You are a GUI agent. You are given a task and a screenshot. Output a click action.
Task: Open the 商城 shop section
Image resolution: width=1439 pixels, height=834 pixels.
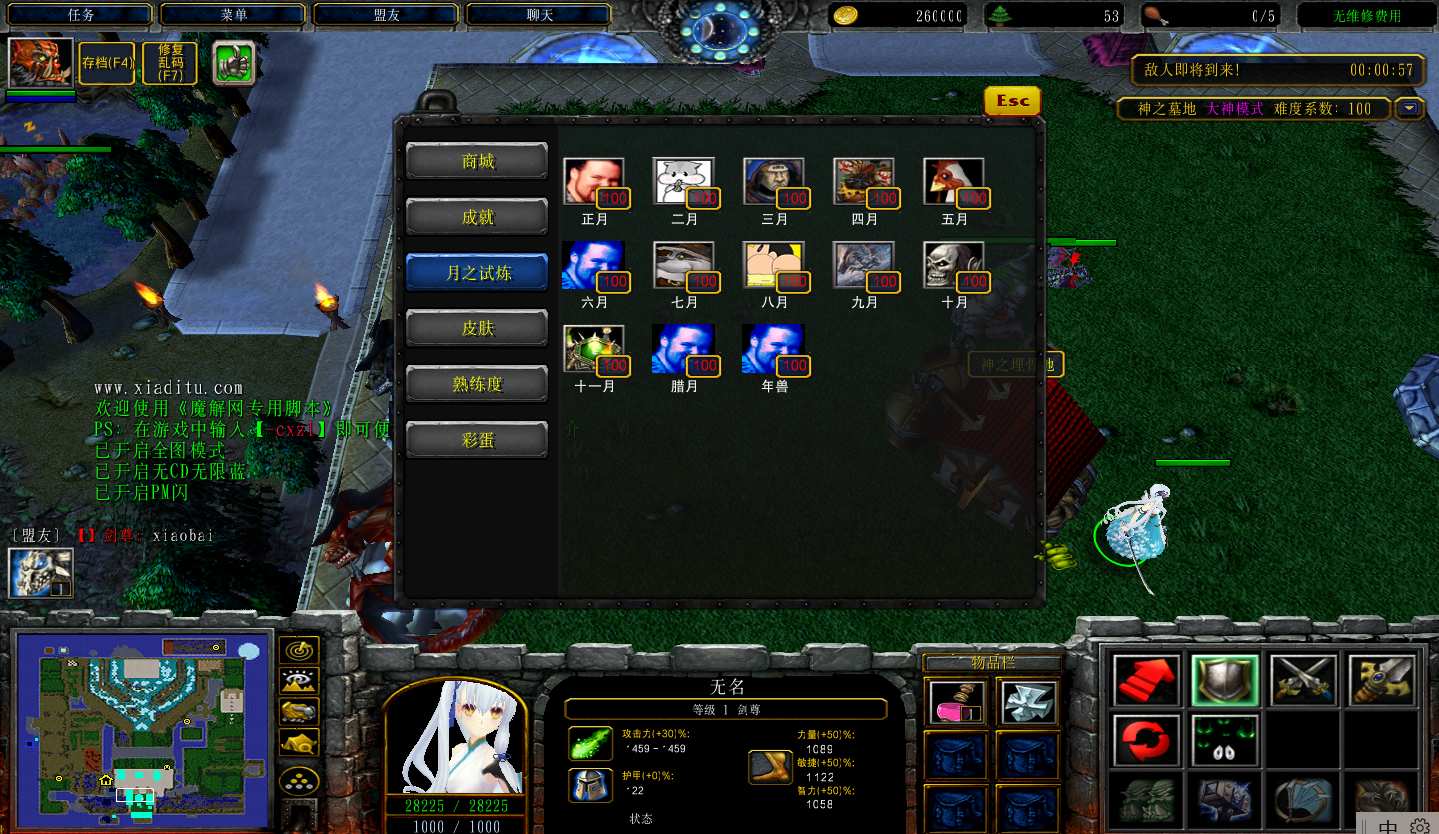pos(477,161)
